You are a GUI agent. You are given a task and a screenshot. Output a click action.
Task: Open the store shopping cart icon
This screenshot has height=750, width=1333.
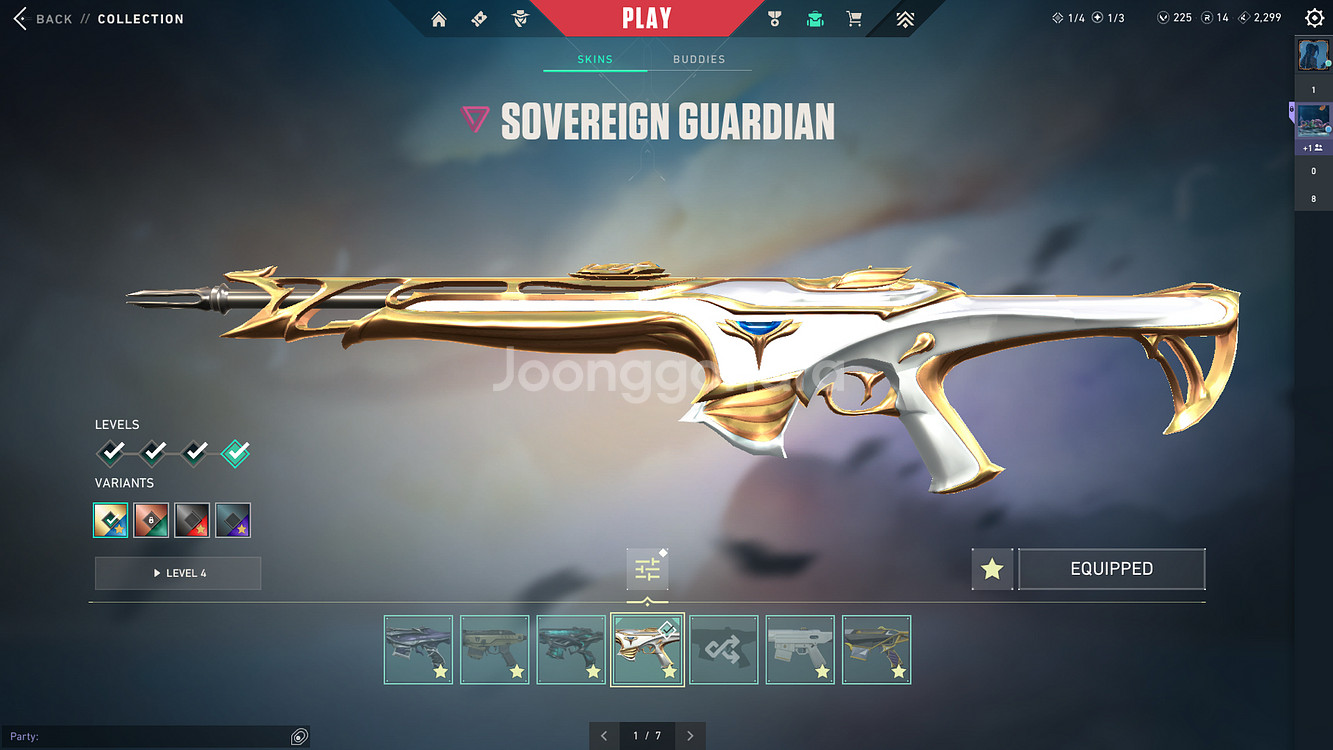coord(854,19)
